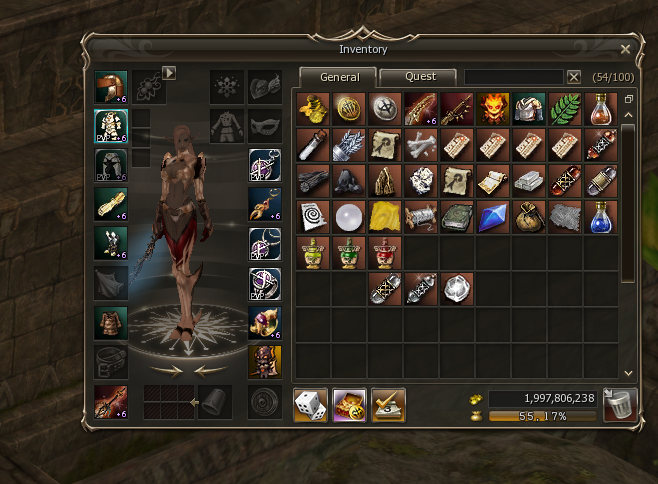This screenshot has width=658, height=484.
Task: Expand the arrow beside the hair accessory slot
Action: click(x=169, y=72)
